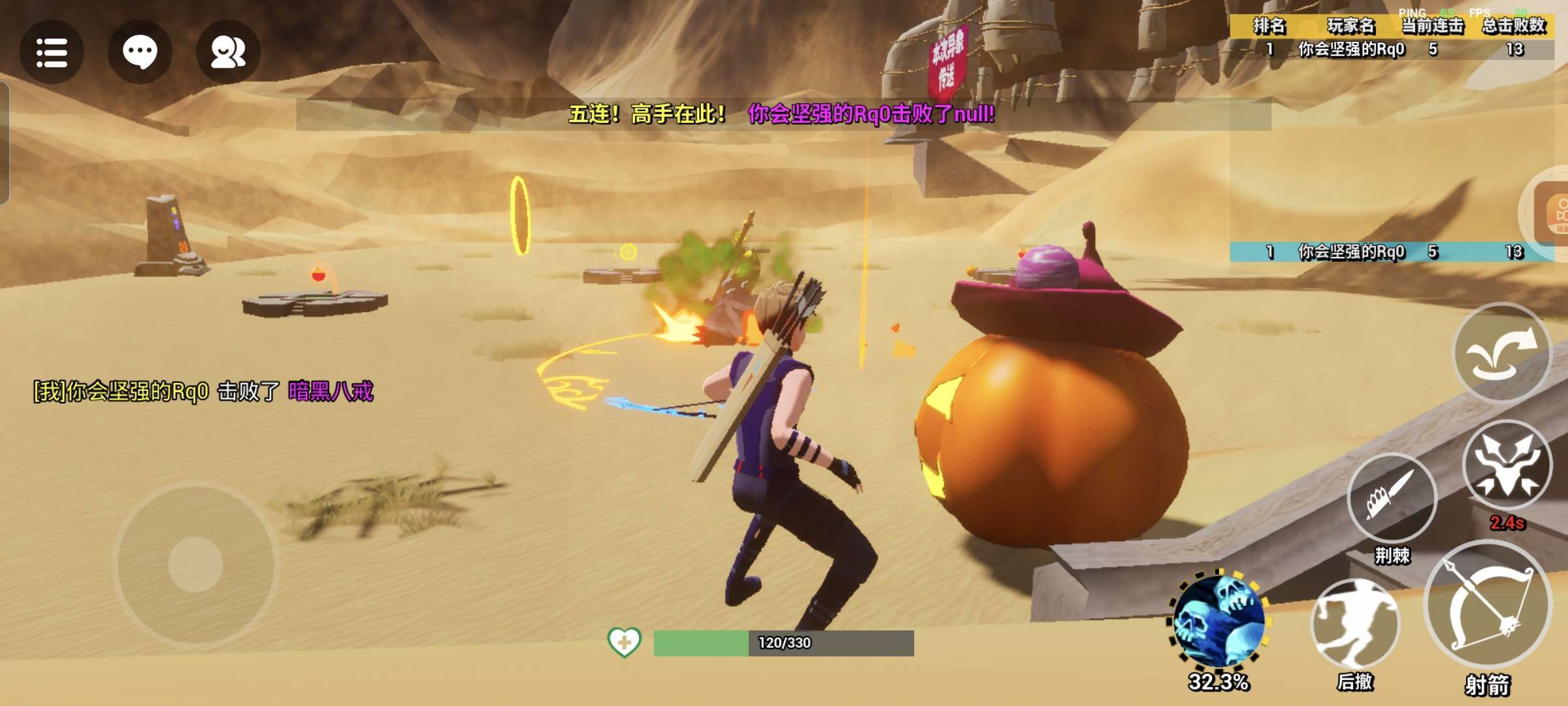Tap the green heart heal icon
This screenshot has width=1568, height=706.
pyautogui.click(x=624, y=642)
